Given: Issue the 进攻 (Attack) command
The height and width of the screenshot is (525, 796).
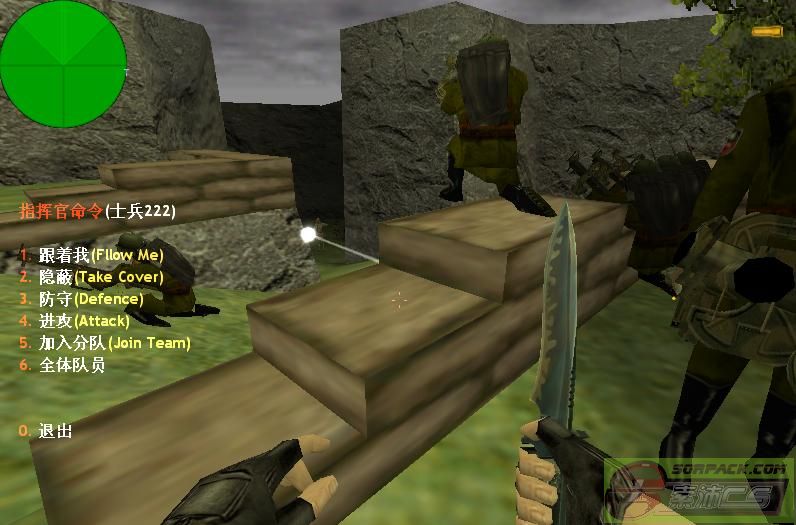Looking at the screenshot, I should 84,321.
